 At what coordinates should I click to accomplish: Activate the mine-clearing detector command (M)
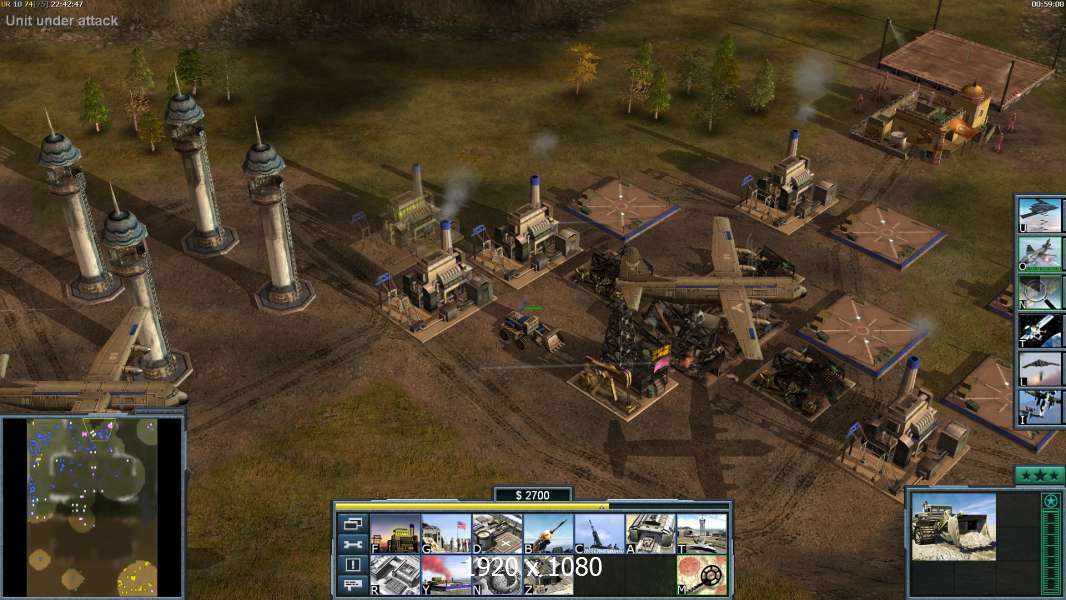point(701,574)
